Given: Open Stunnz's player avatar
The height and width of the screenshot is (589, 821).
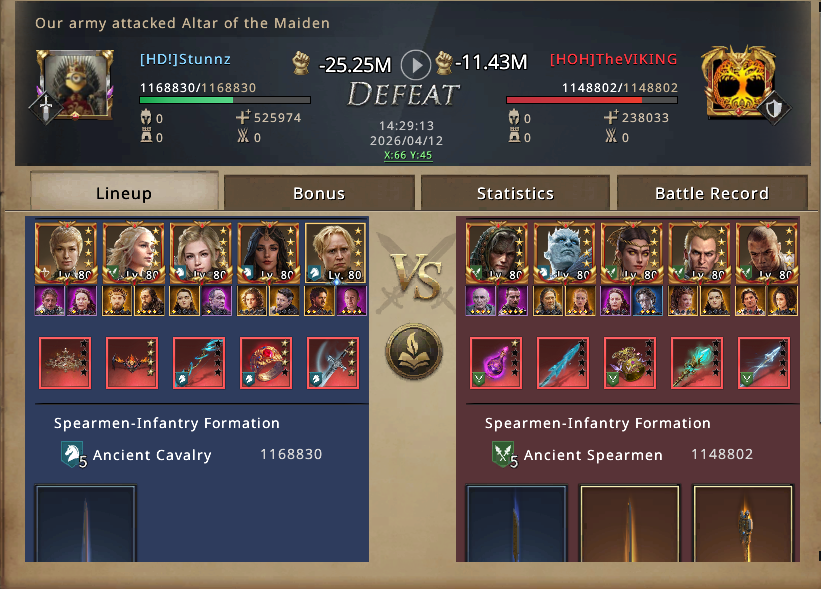Looking at the screenshot, I should pos(75,85).
